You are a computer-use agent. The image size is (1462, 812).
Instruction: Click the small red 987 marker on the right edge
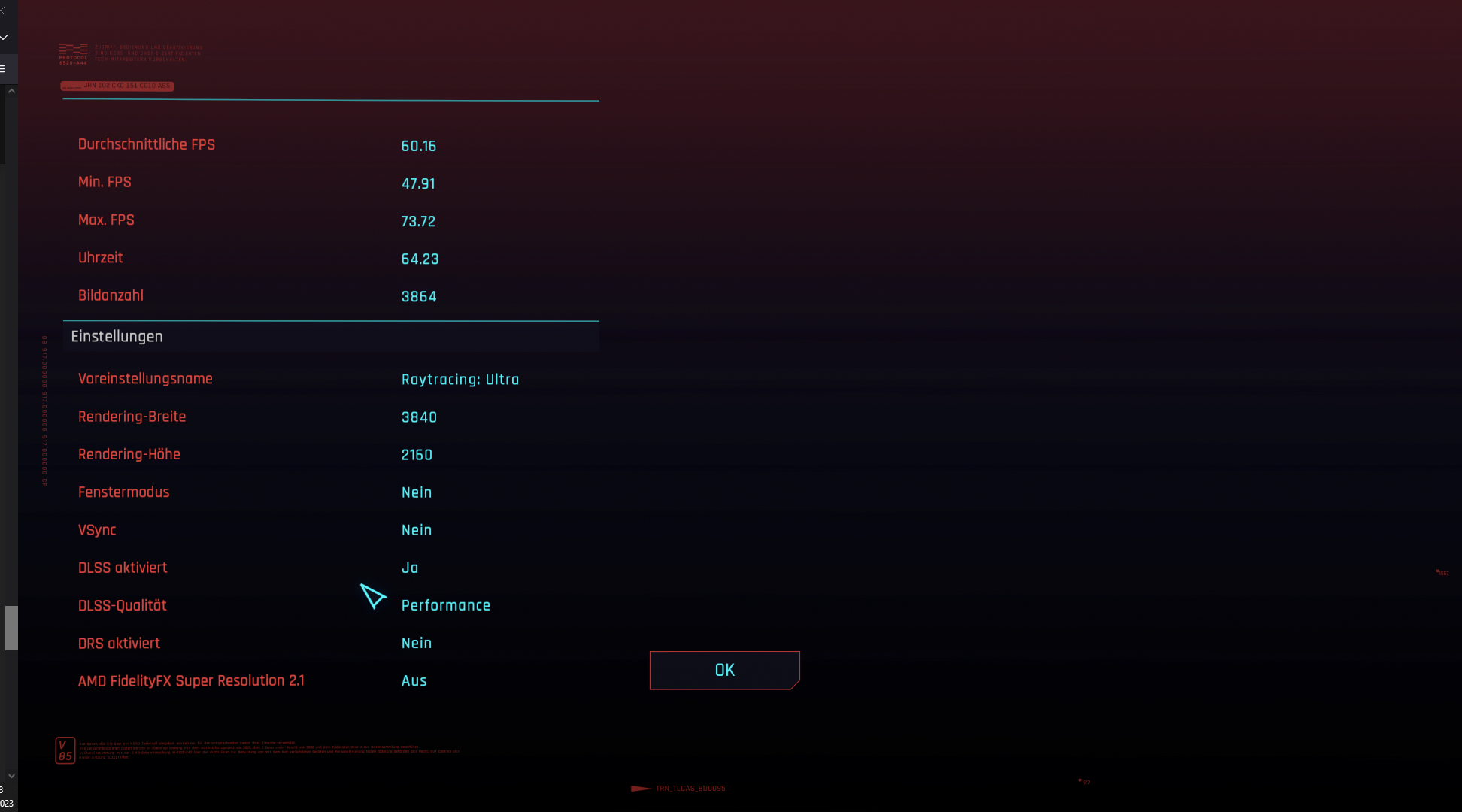click(x=1442, y=572)
